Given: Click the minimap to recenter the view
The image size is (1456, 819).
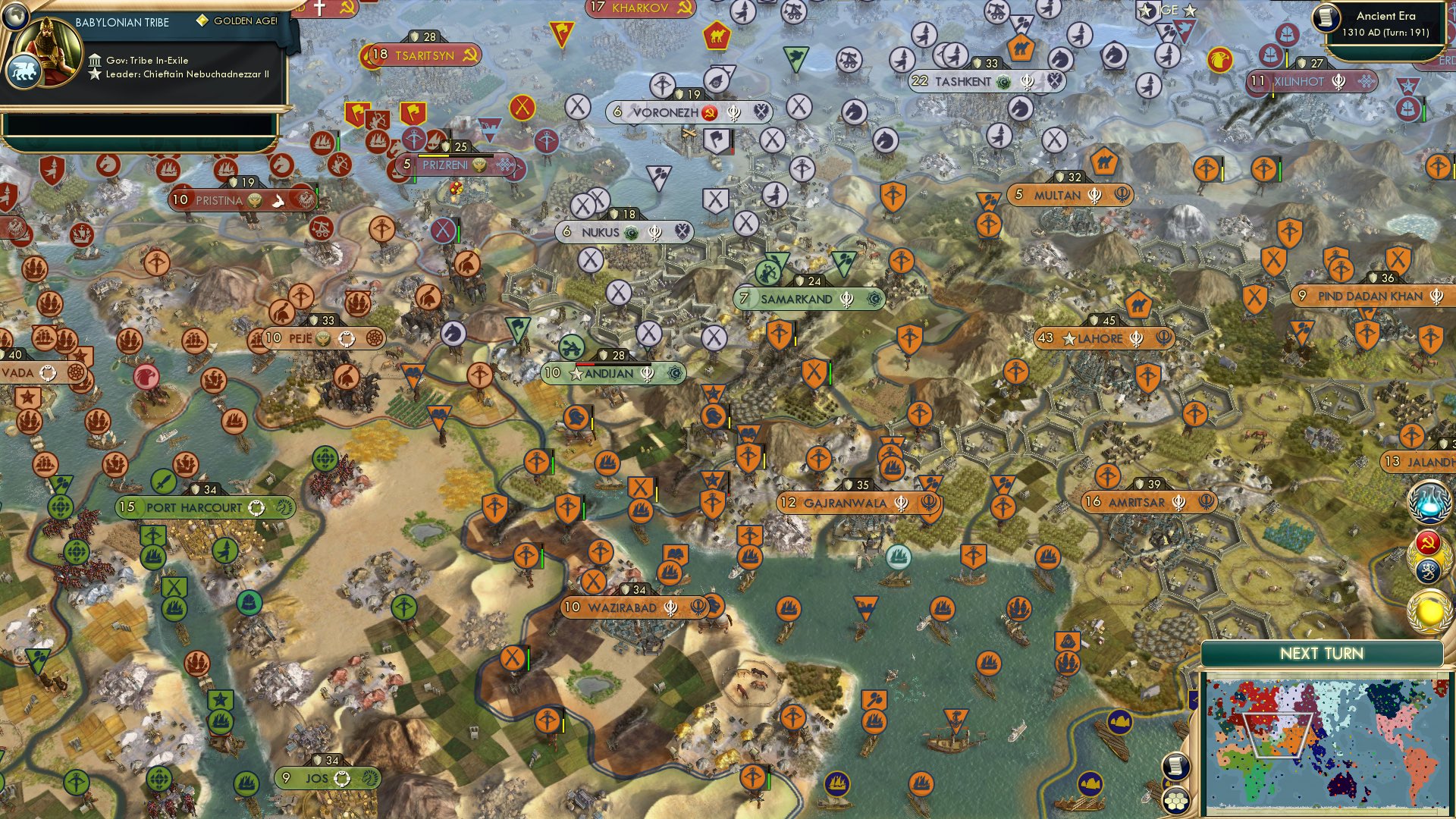Looking at the screenshot, I should click(1331, 743).
